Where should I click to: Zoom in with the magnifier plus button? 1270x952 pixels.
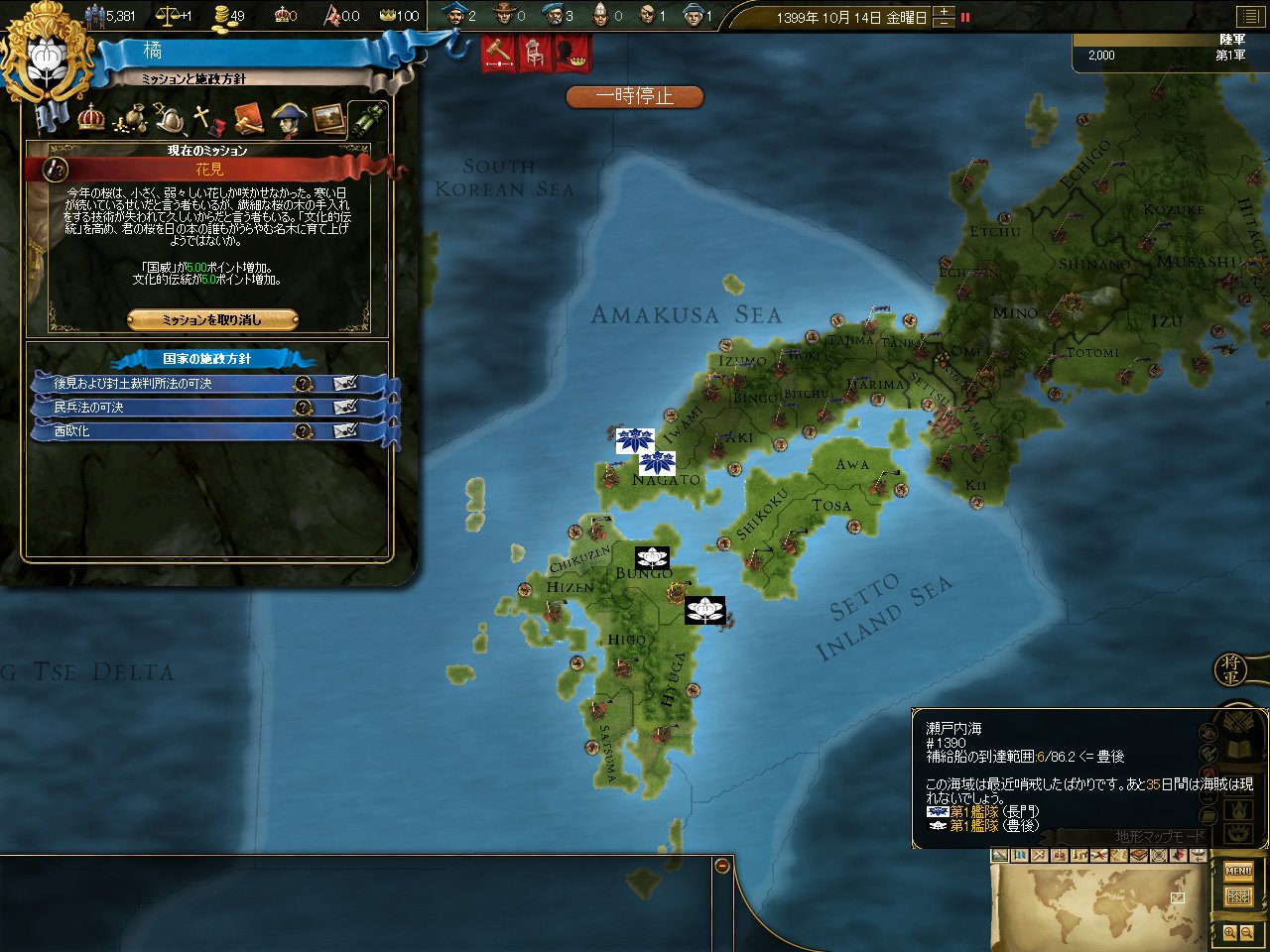click(x=1230, y=933)
